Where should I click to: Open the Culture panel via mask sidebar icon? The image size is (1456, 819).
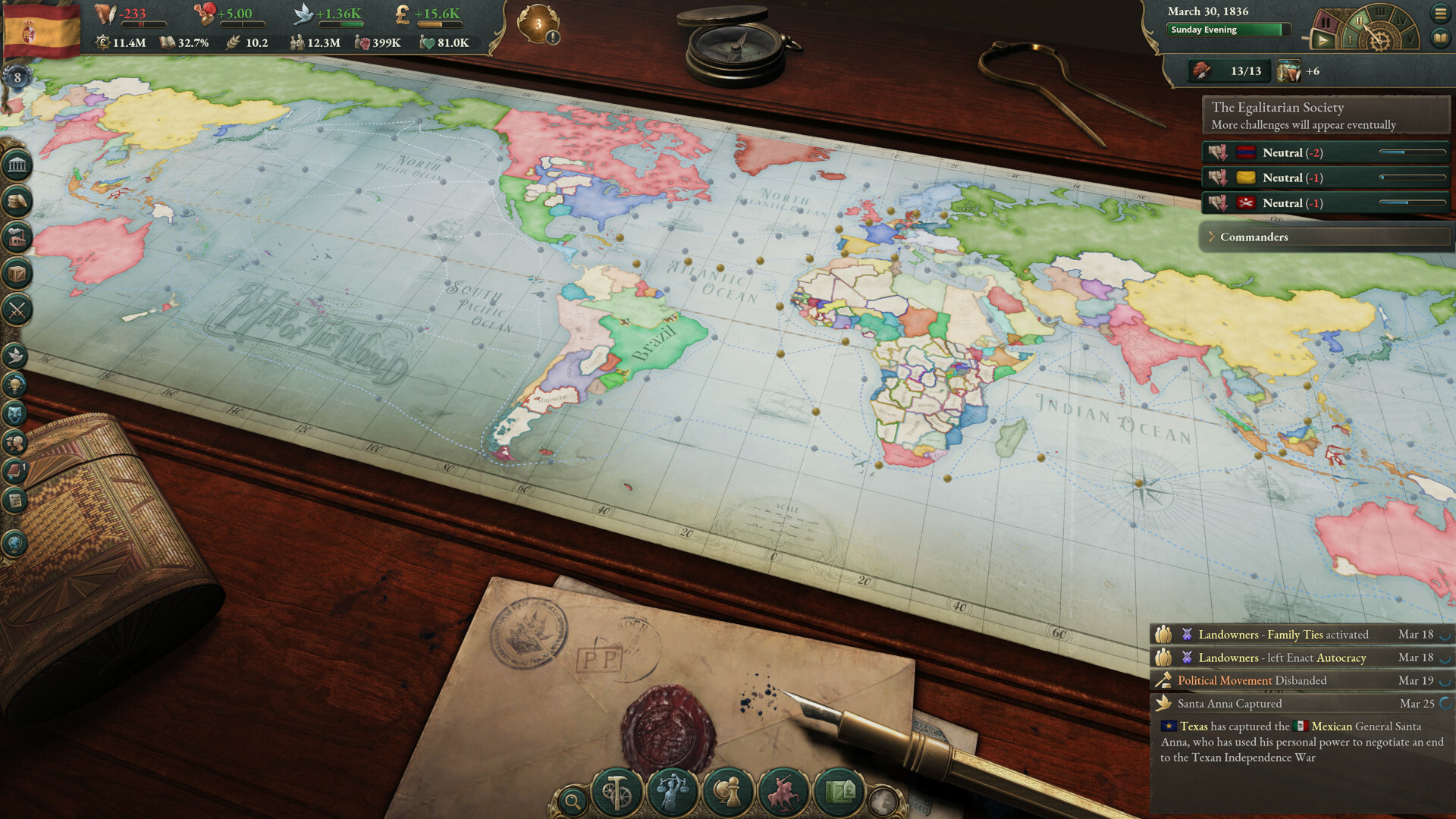point(15,414)
